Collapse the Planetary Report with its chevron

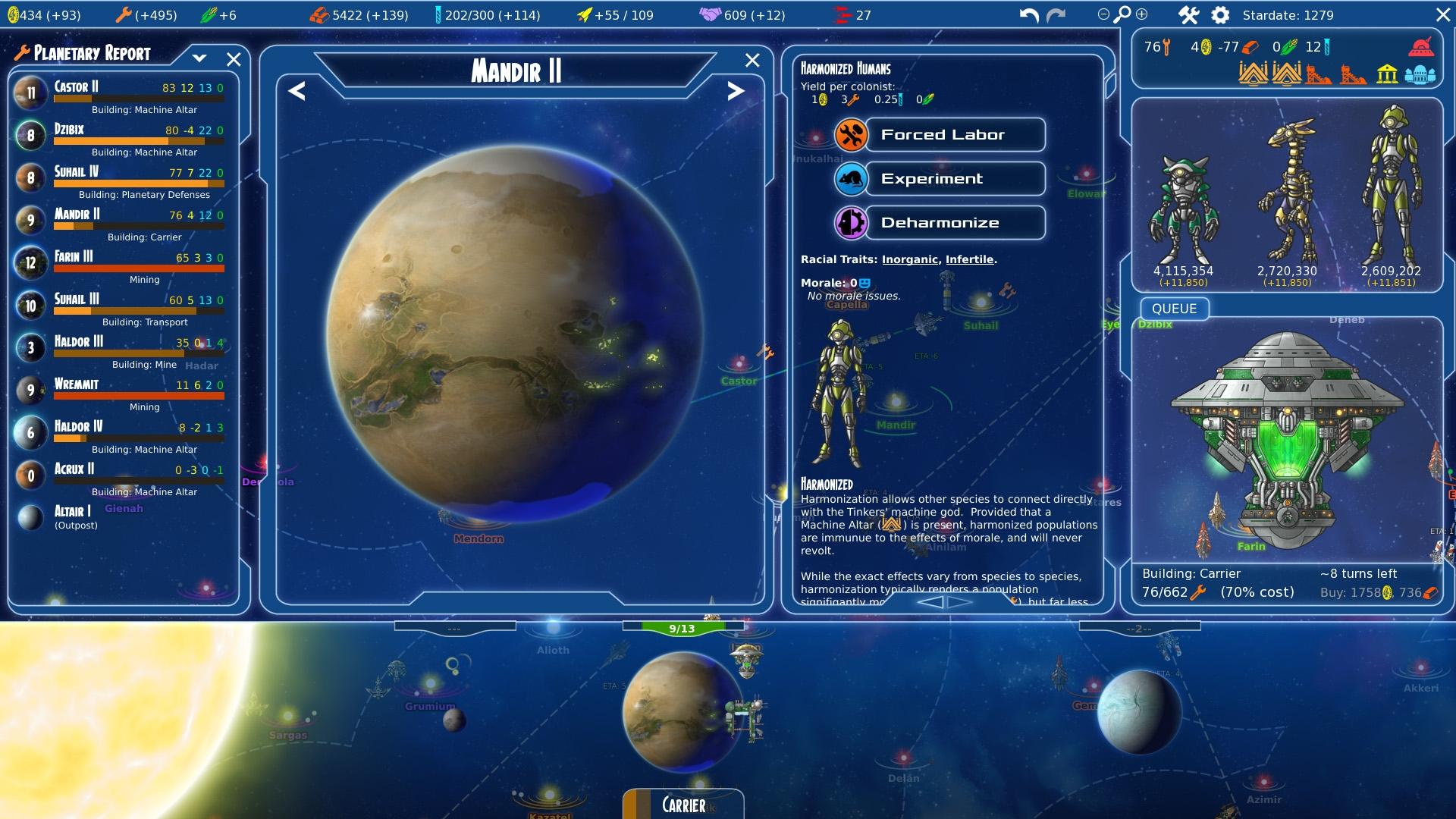pyautogui.click(x=200, y=57)
